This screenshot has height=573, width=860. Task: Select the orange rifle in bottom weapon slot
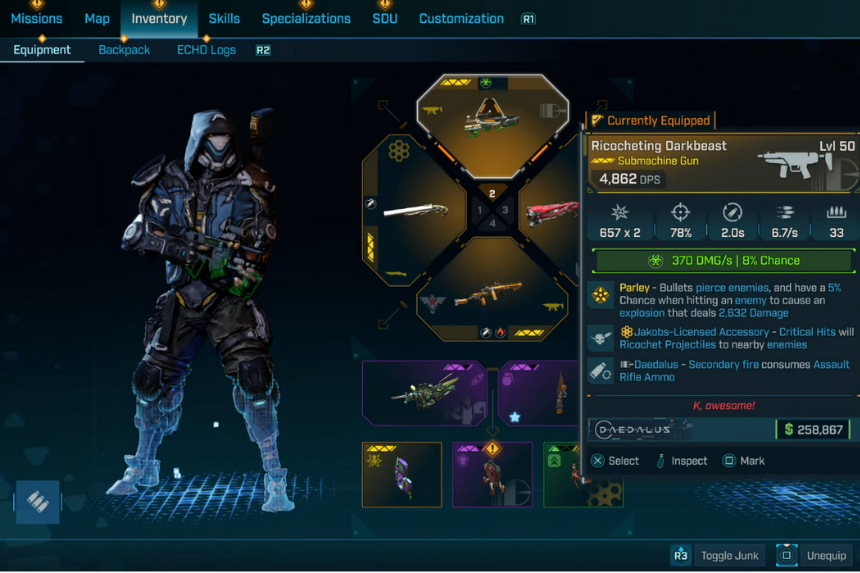491,293
